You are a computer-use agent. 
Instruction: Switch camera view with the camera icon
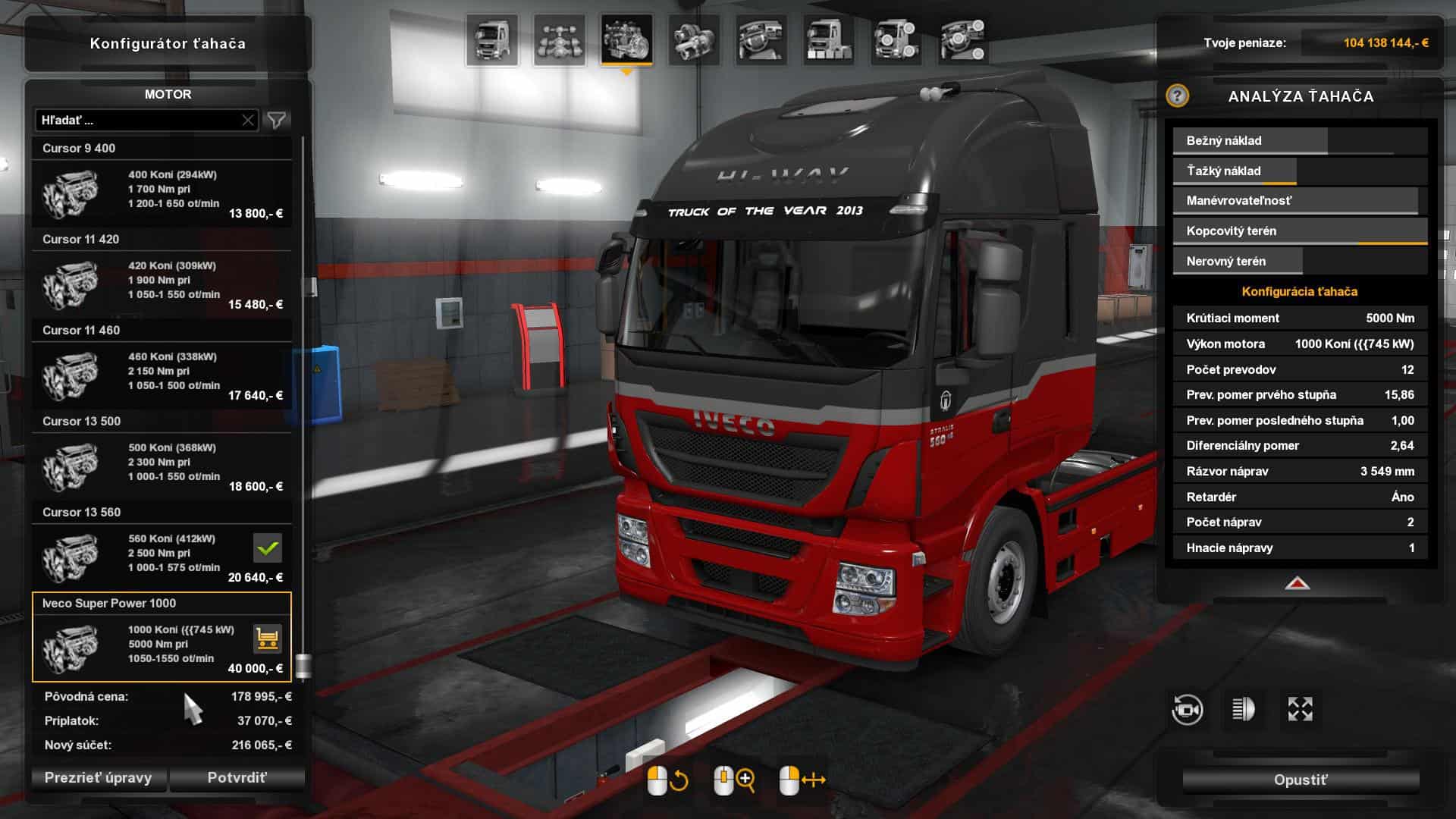click(1187, 710)
